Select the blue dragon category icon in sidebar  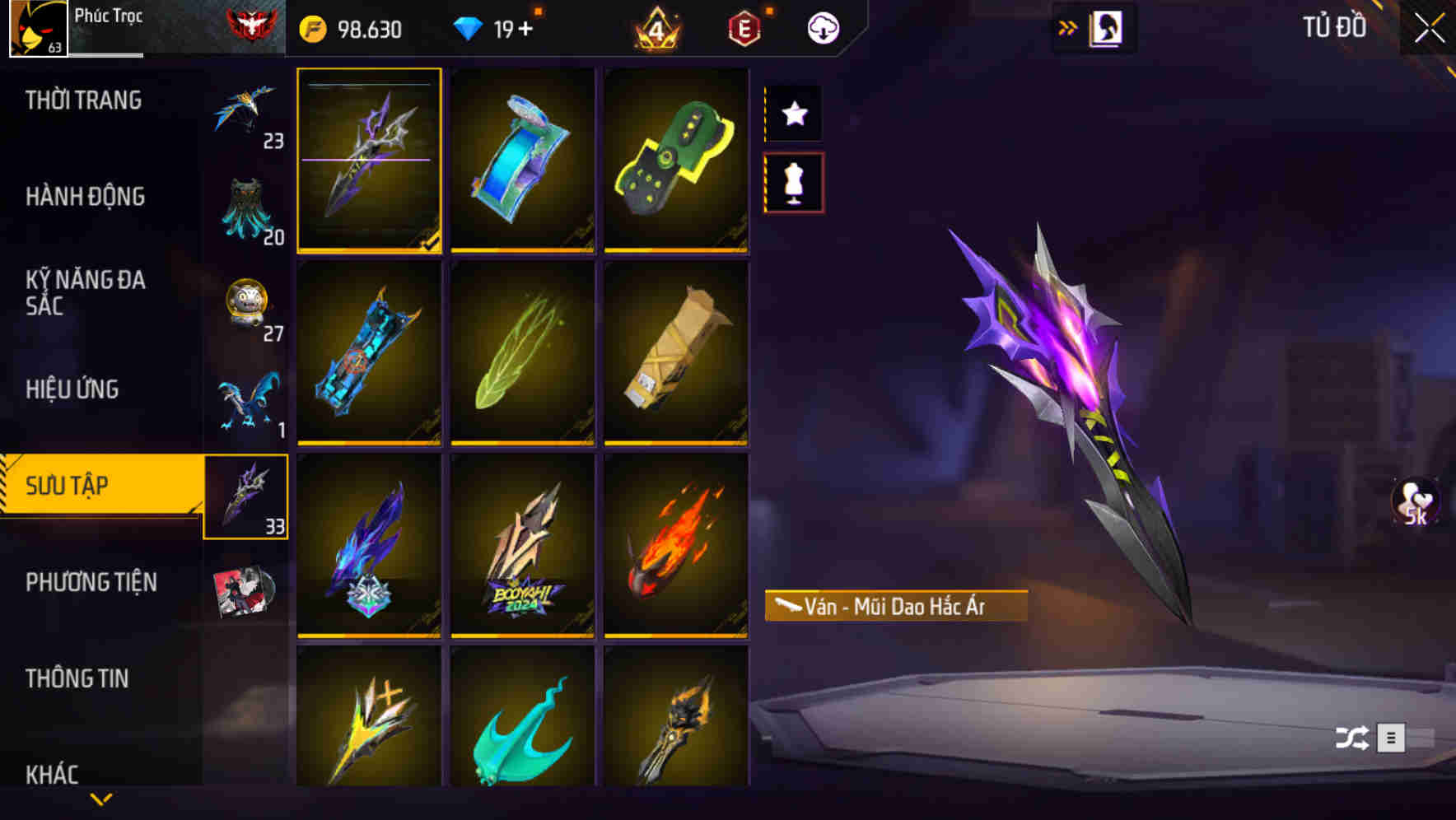click(246, 401)
